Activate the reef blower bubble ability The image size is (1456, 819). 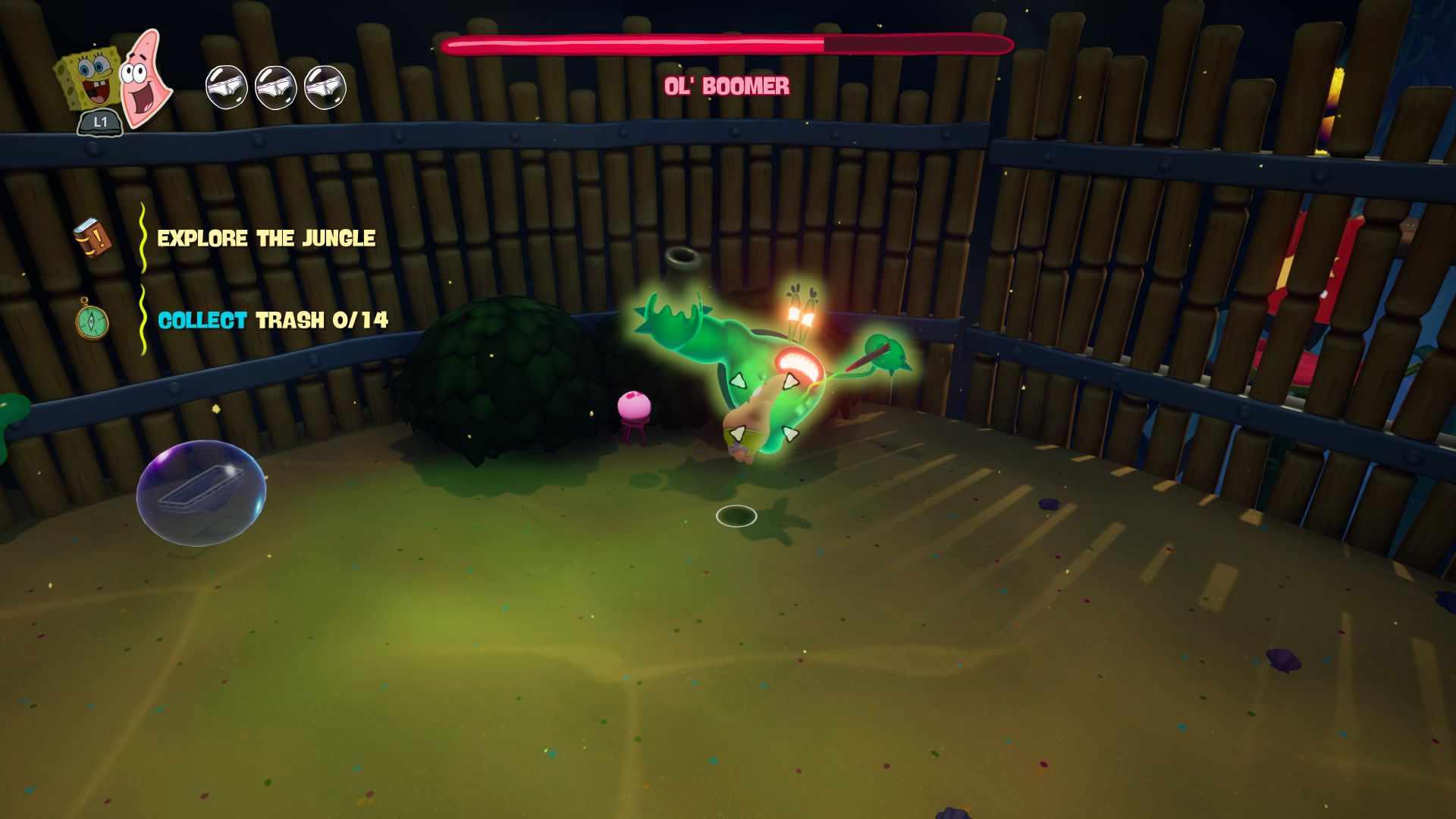pyautogui.click(x=201, y=492)
